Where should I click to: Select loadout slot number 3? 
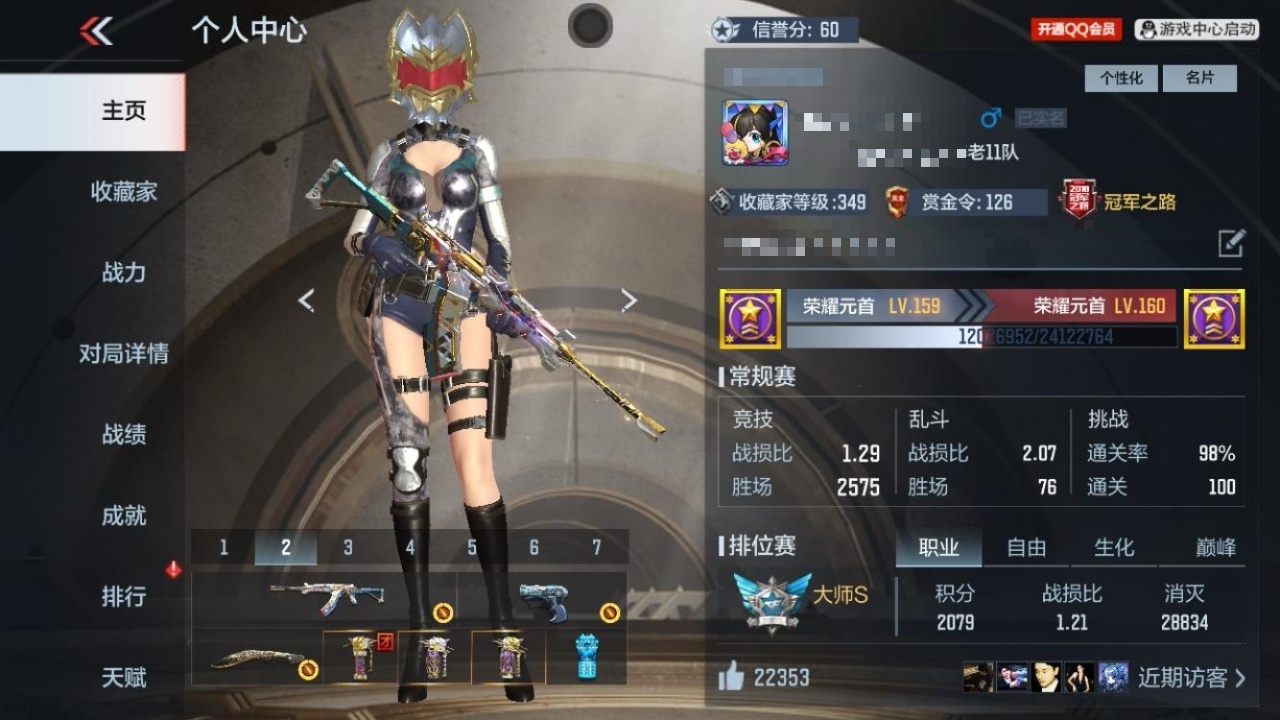click(348, 548)
